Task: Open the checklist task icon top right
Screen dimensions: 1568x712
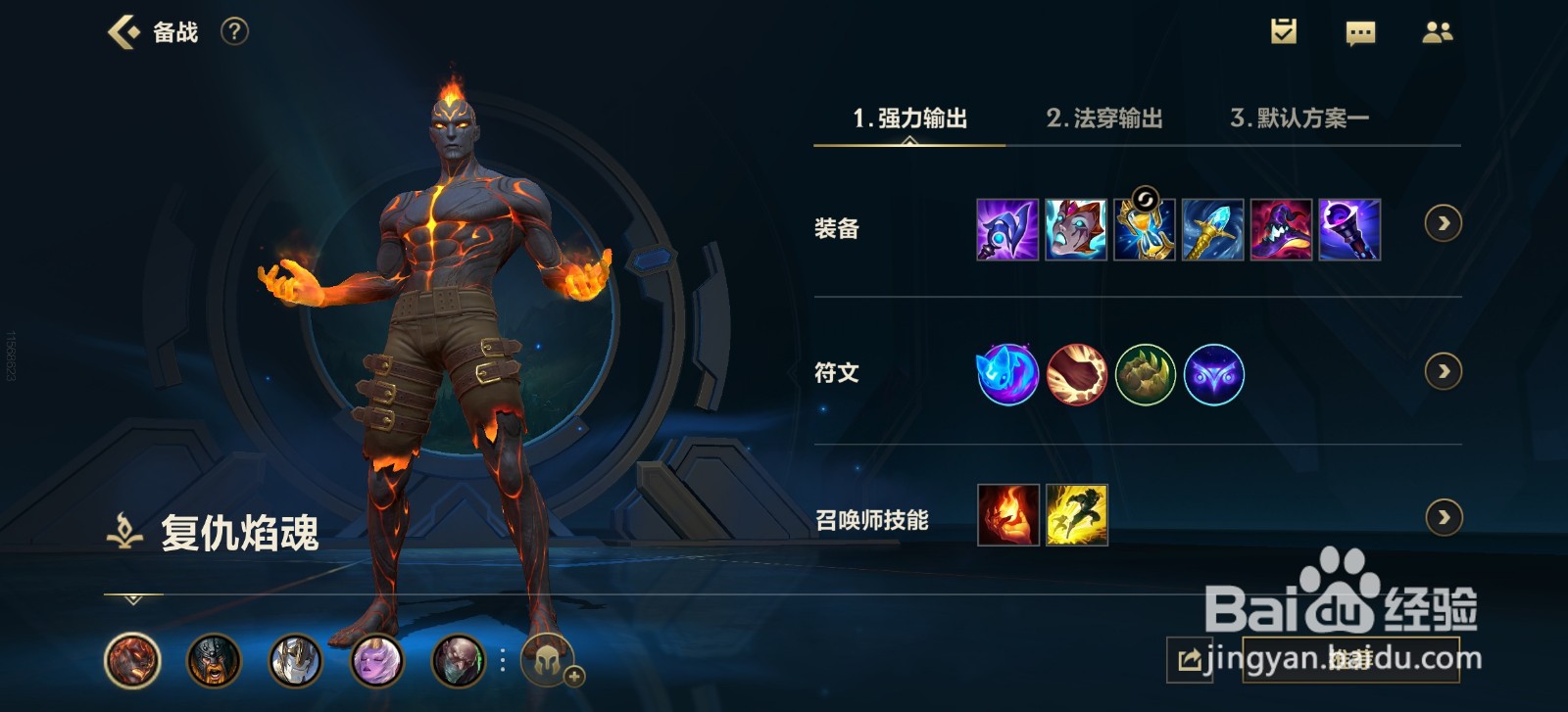Action: 1284,31
